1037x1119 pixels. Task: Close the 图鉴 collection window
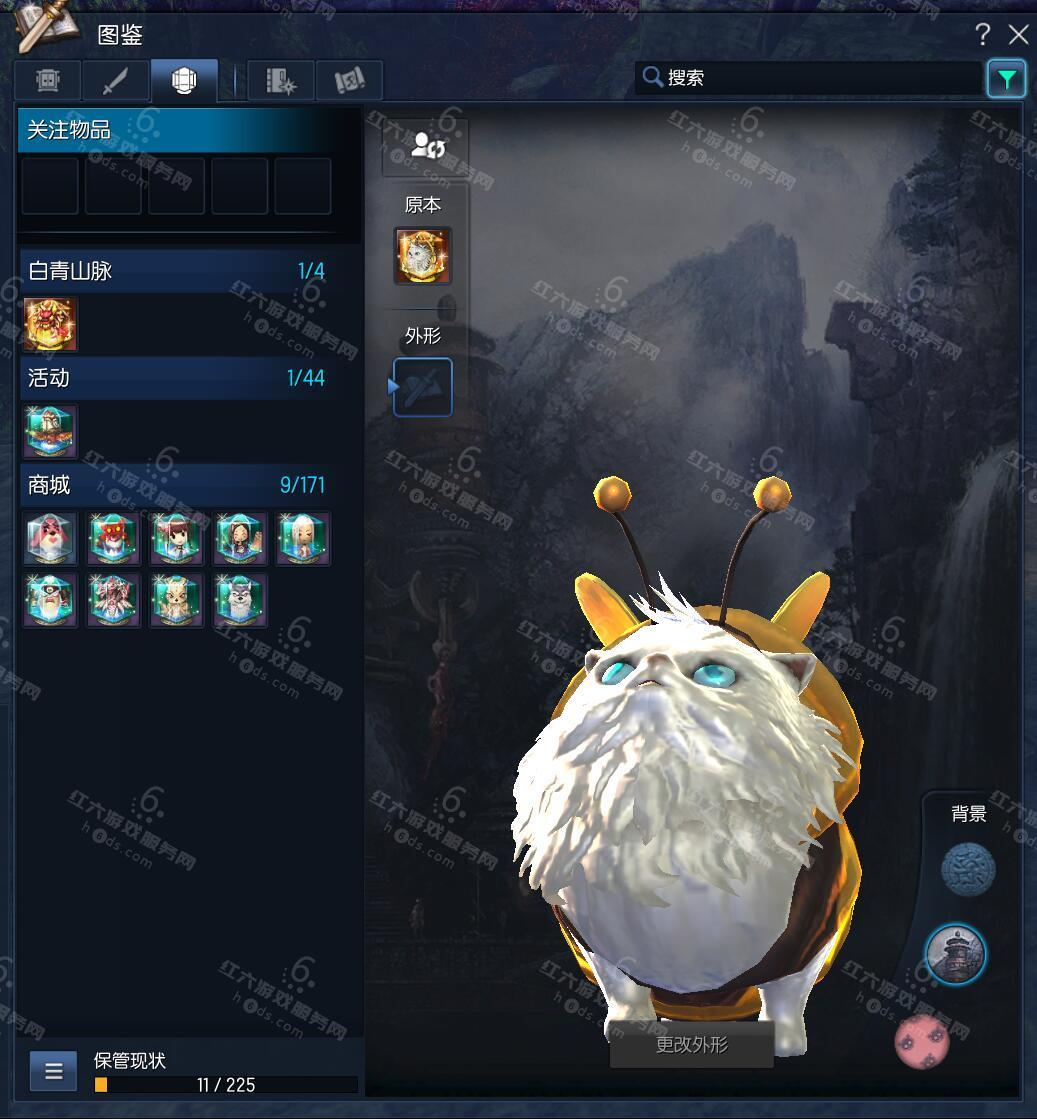pos(1019,35)
